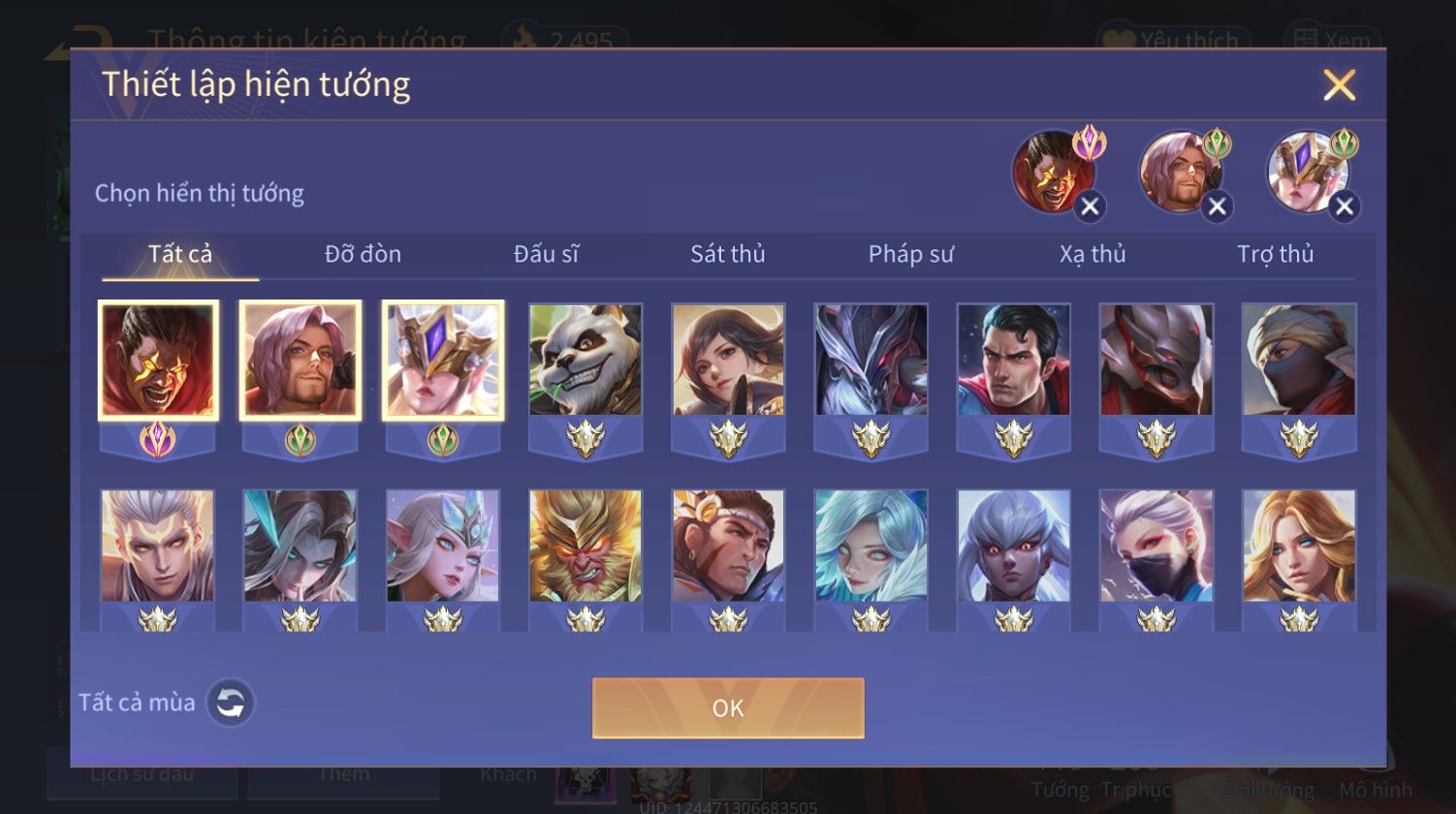The height and width of the screenshot is (814, 1456).
Task: Choose the golden monkey king portrait
Action: click(x=586, y=546)
